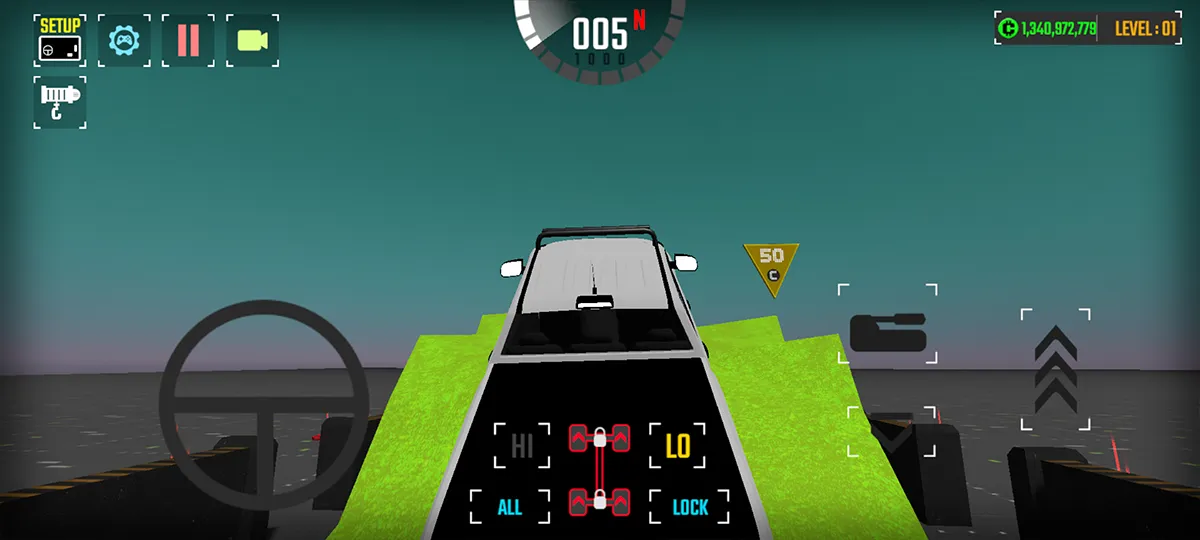Tap the accelerate up-arrows button
Viewport: 1200px width, 540px height.
pyautogui.click(x=1055, y=369)
